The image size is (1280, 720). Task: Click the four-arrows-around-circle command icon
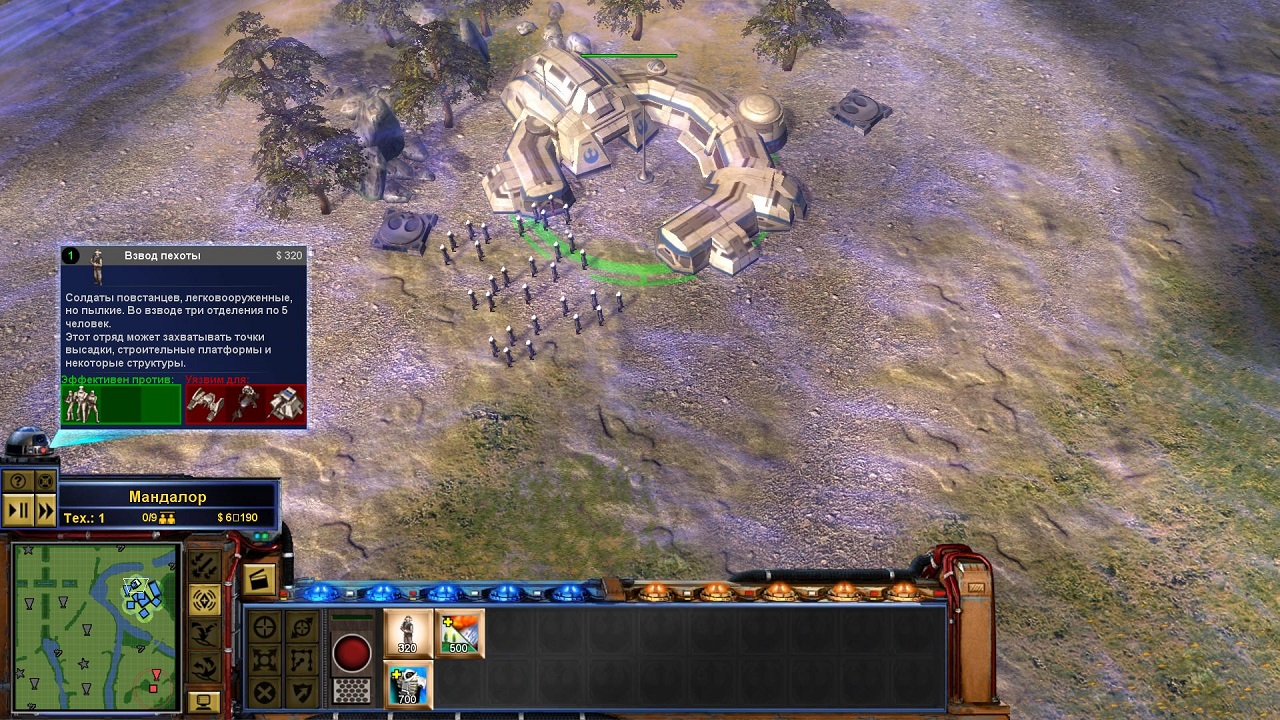265,660
